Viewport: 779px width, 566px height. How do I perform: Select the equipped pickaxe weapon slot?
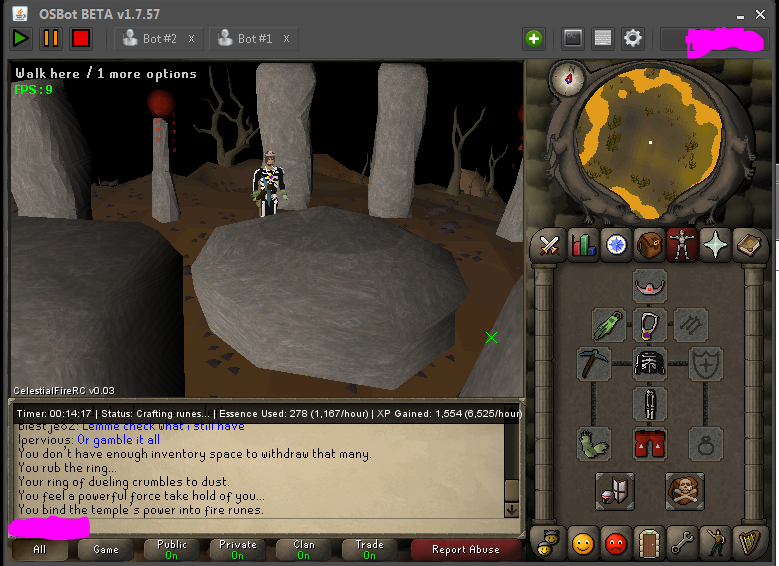[593, 364]
